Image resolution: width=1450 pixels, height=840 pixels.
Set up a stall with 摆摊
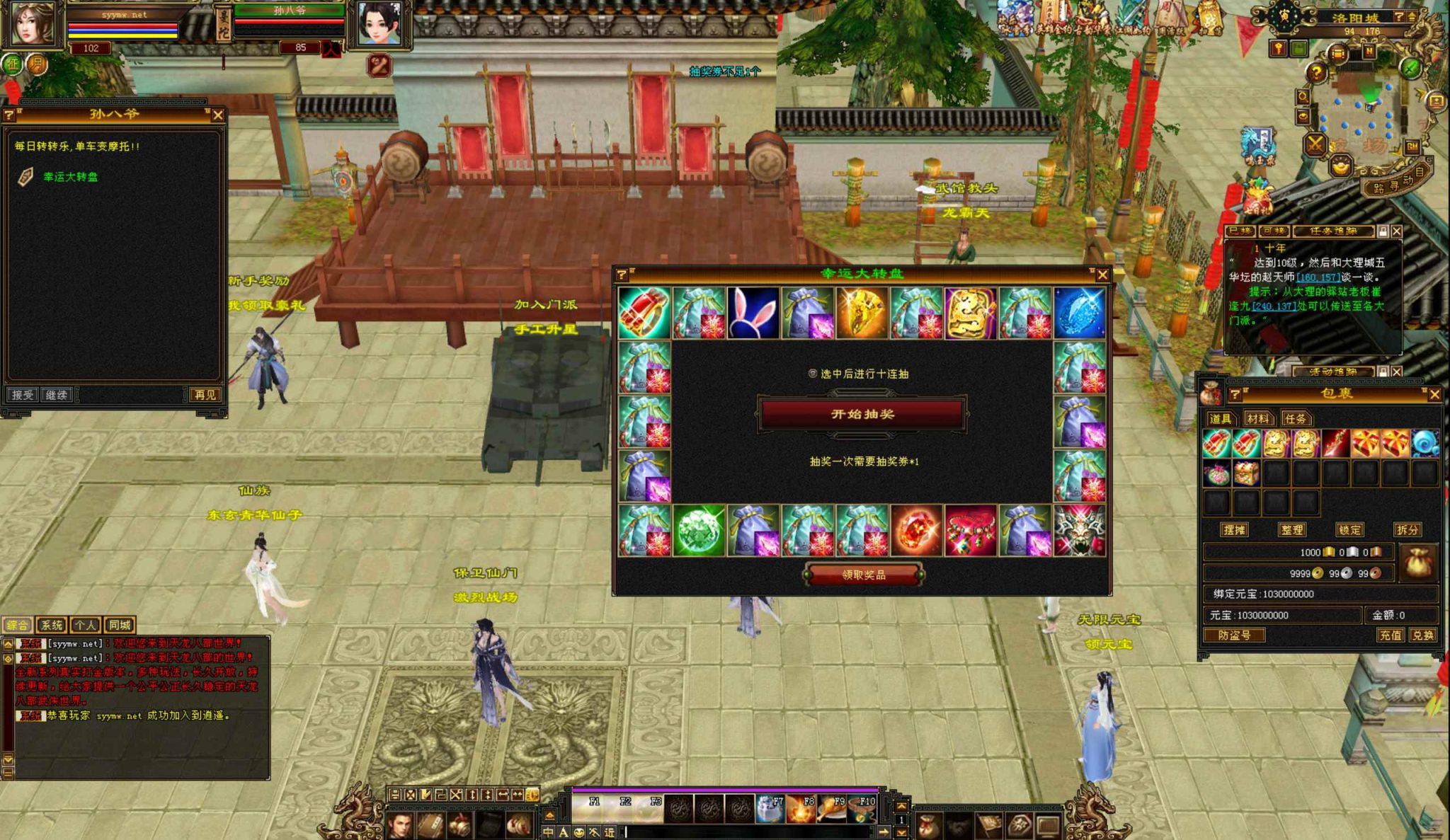coord(1234,529)
